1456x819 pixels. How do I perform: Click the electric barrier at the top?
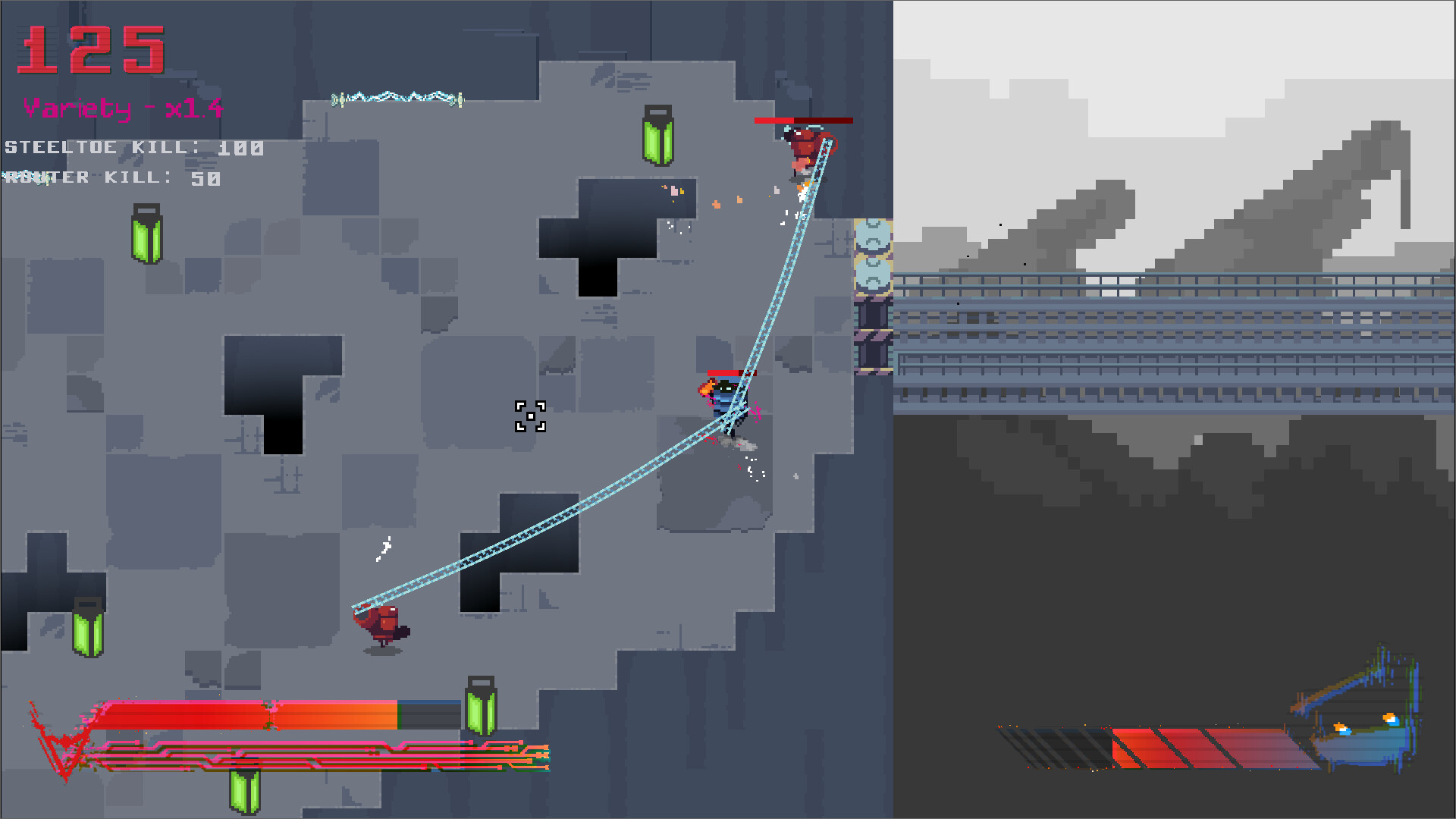point(398,97)
